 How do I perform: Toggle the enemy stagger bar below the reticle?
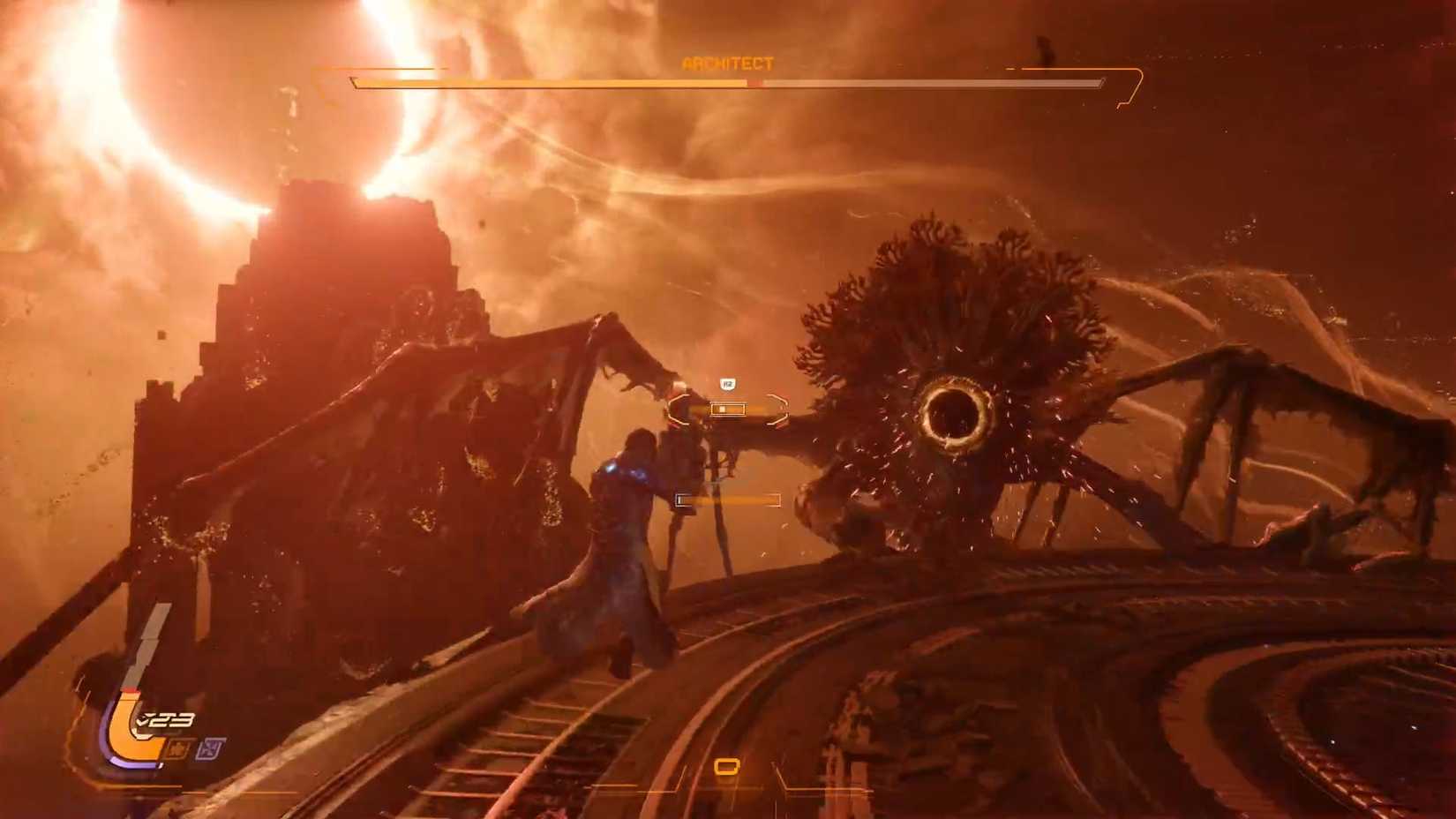(x=727, y=500)
